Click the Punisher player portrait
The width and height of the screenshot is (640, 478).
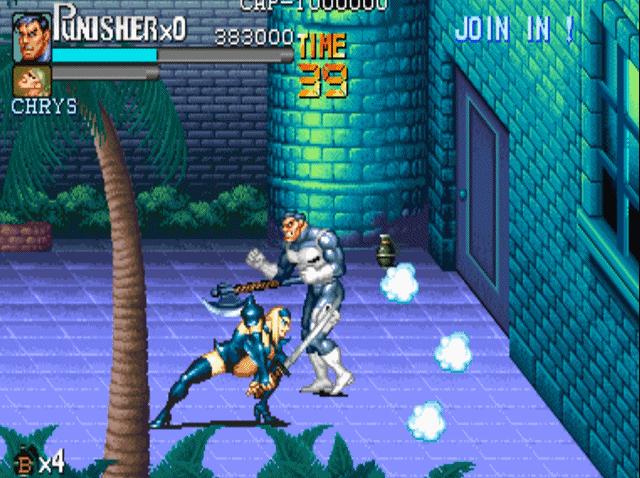(31, 38)
